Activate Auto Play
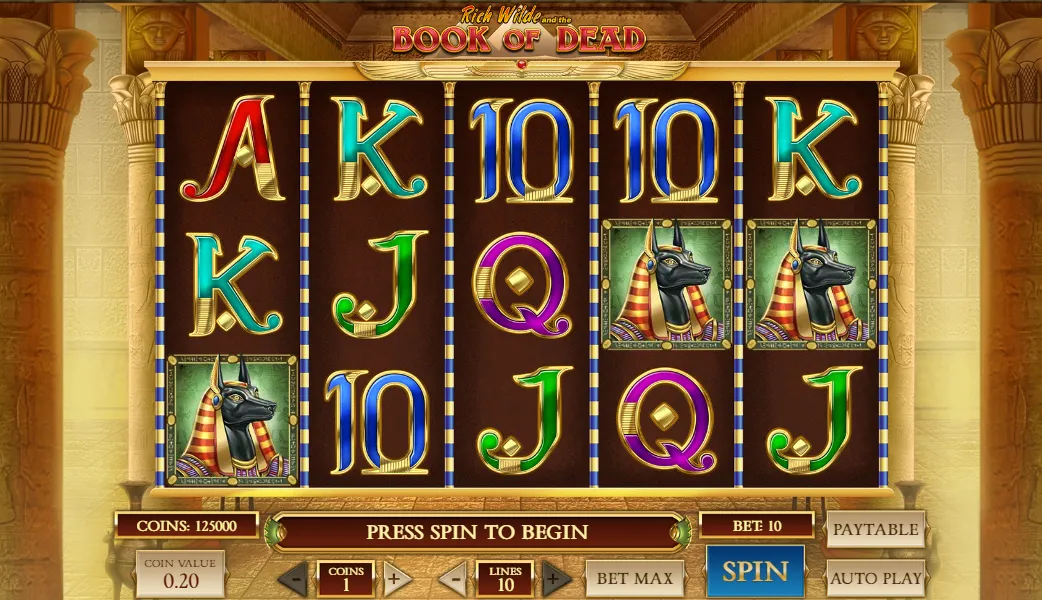The width and height of the screenshot is (1042, 600). tap(875, 578)
